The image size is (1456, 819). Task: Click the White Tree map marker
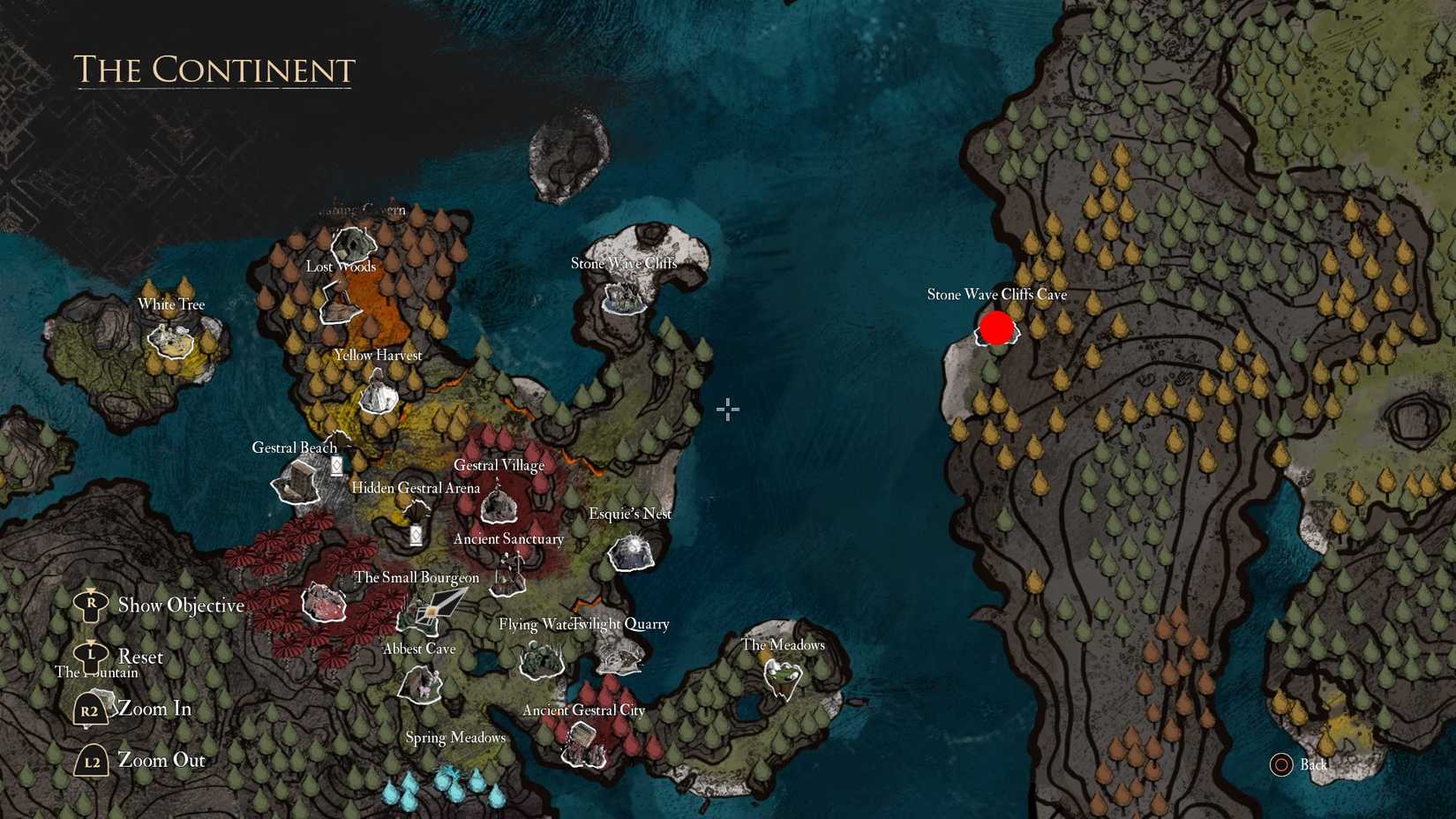pos(173,342)
